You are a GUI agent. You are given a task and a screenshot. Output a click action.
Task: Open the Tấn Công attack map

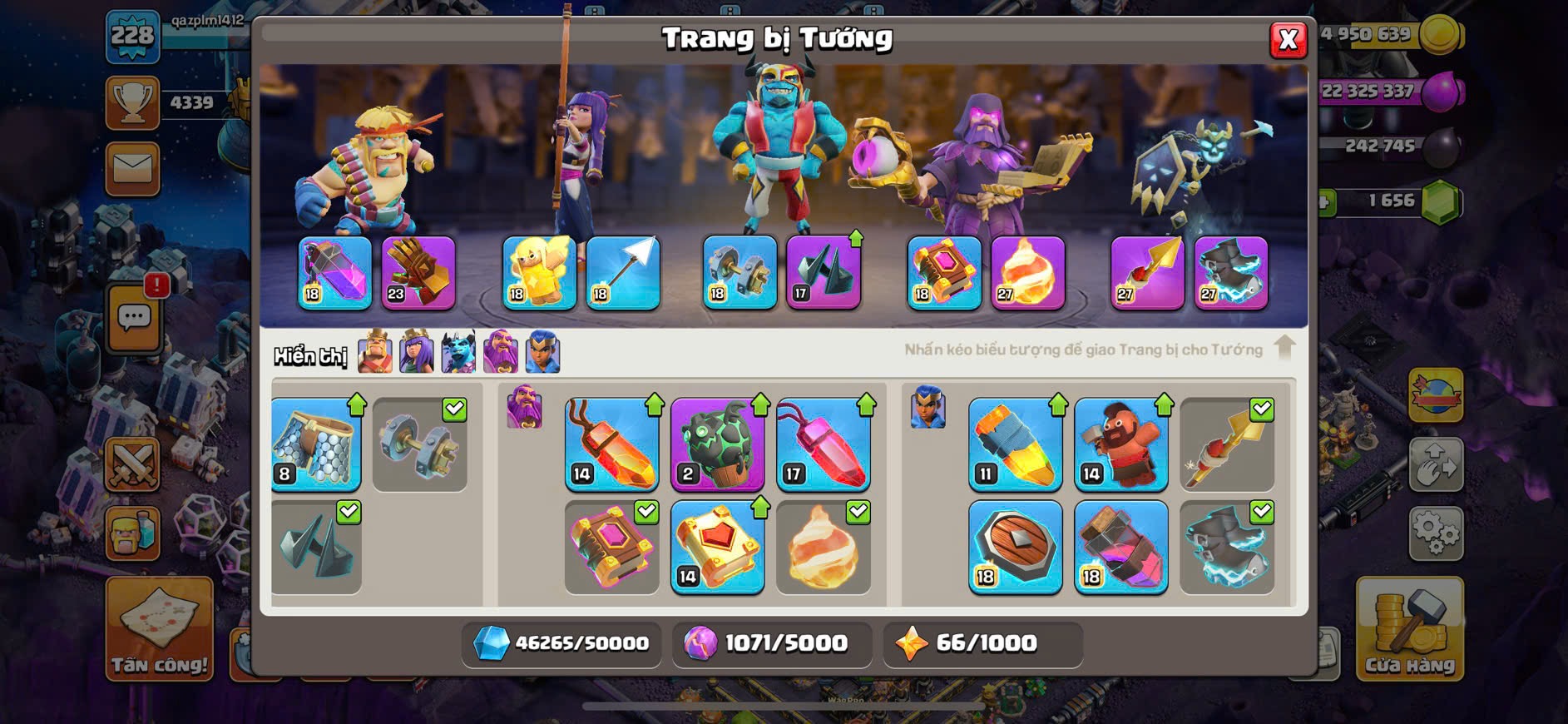(159, 630)
